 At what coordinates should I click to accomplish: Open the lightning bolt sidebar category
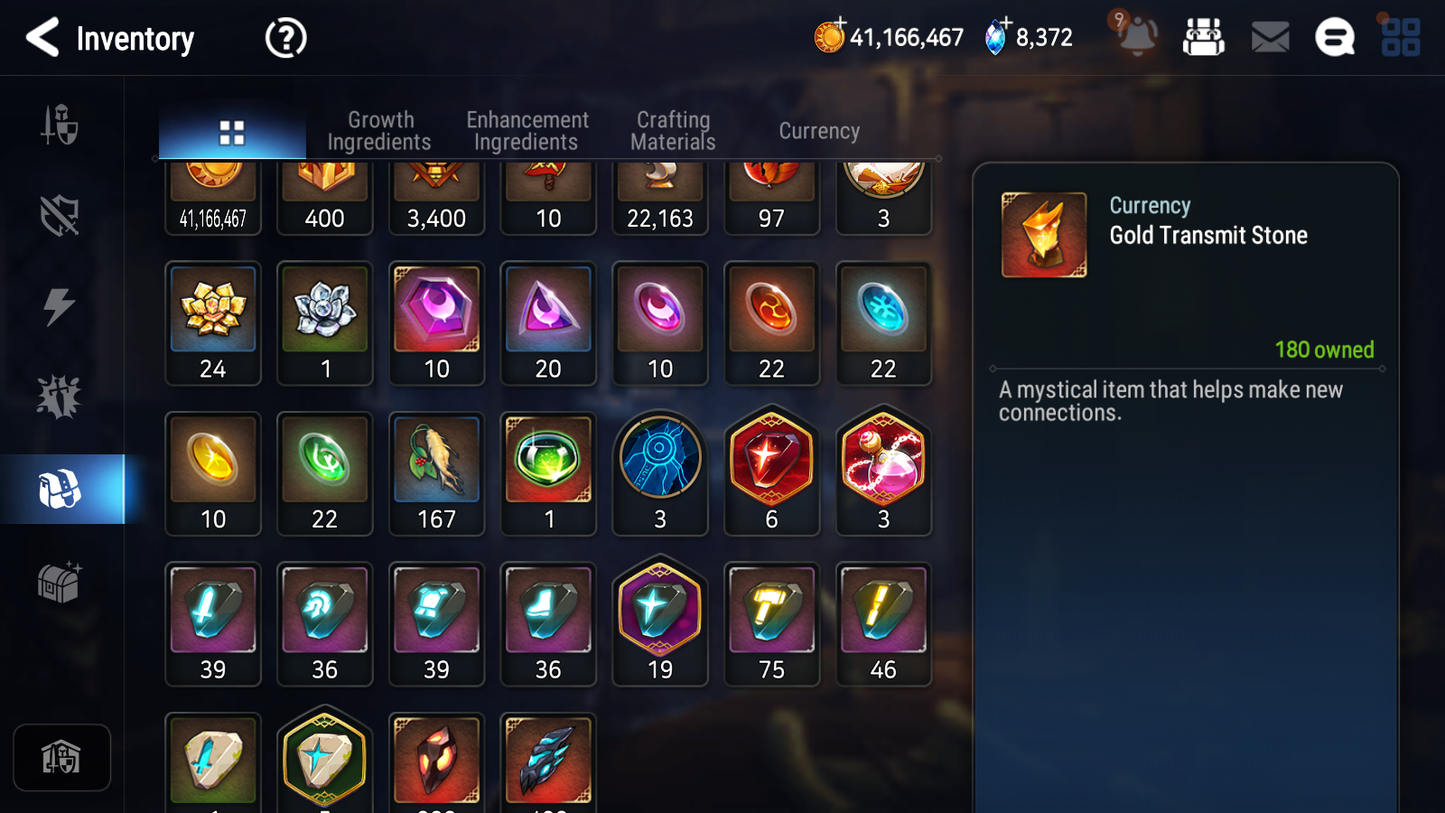coord(59,306)
